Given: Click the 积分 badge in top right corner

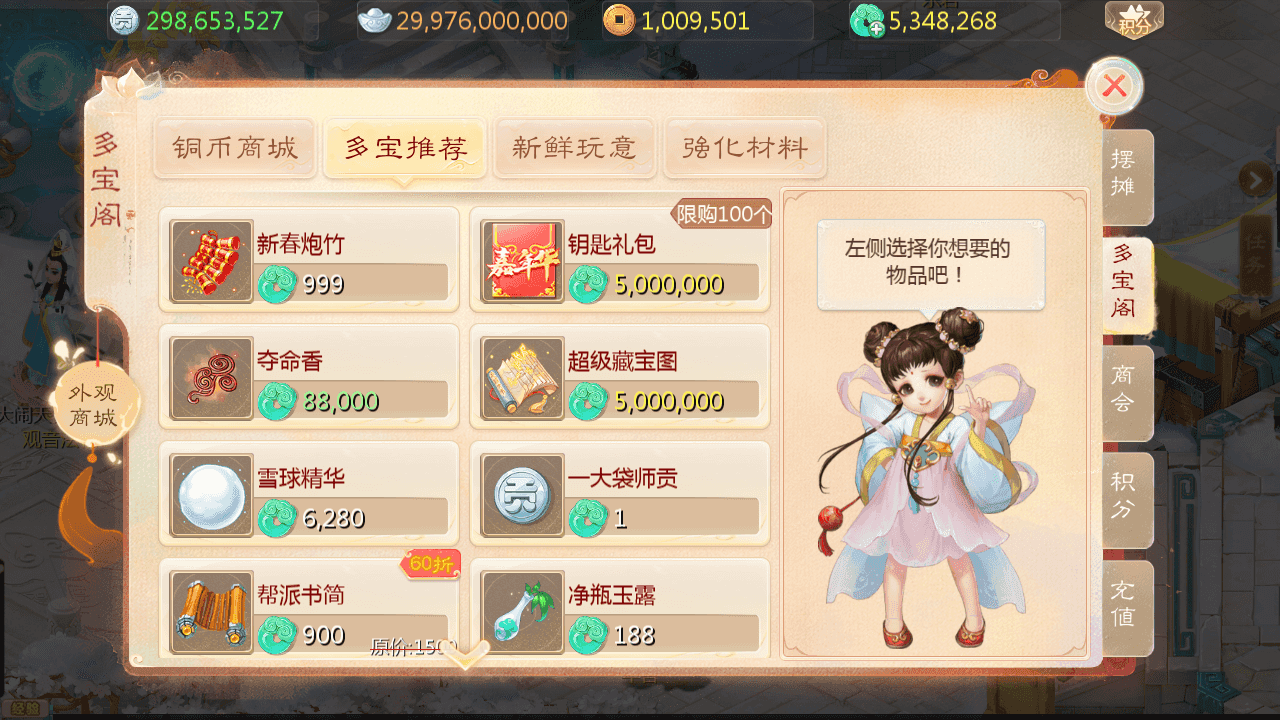Looking at the screenshot, I should pyautogui.click(x=1133, y=23).
